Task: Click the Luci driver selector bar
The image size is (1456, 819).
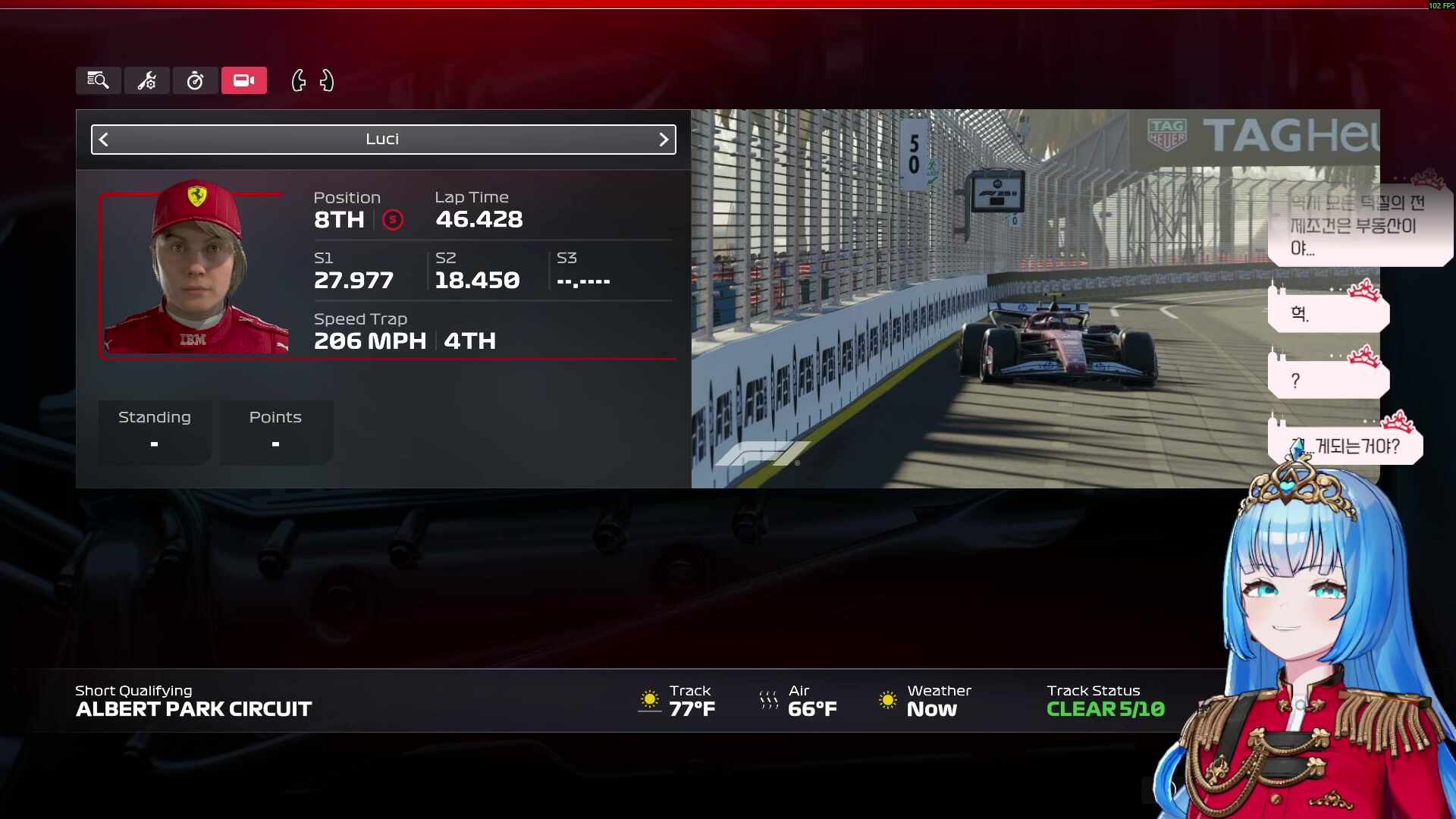Action: (383, 140)
